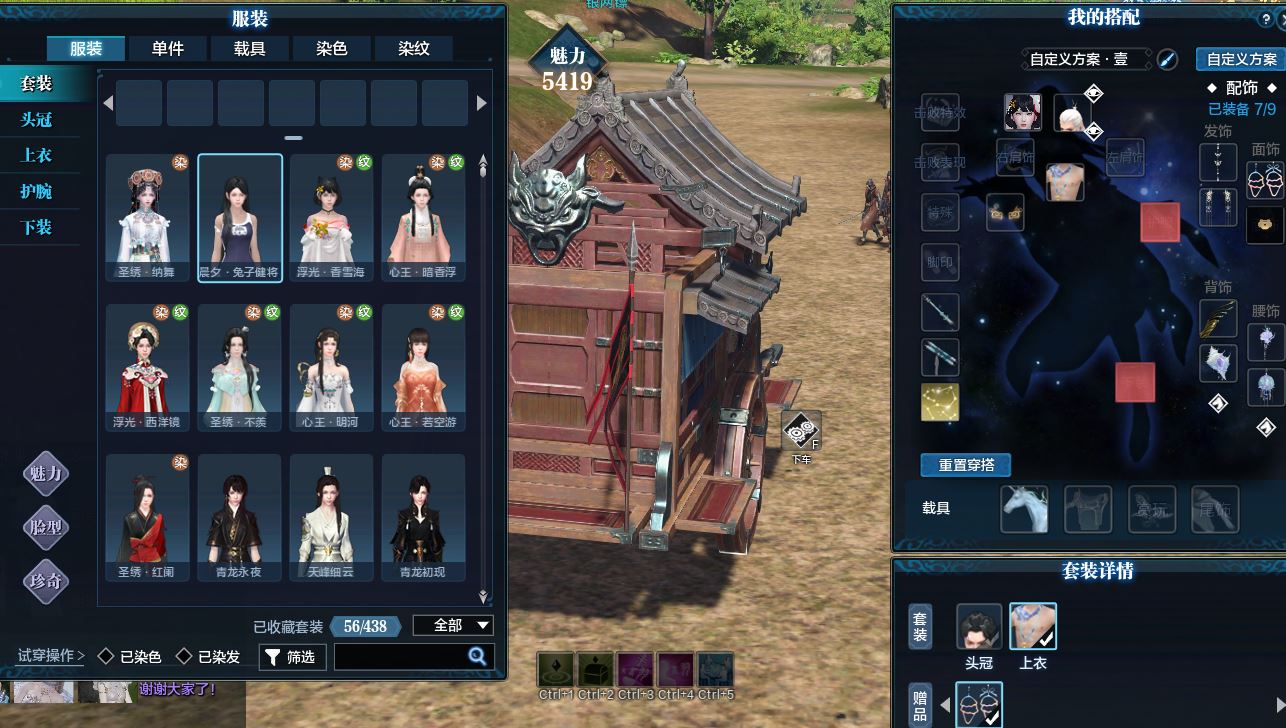Choose the 头冠 category
The height and width of the screenshot is (728, 1286).
pyautogui.click(x=37, y=120)
